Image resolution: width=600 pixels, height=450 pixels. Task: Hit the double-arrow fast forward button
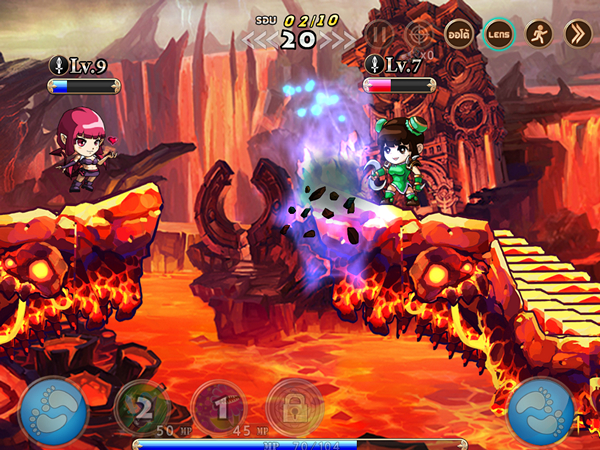click(577, 34)
